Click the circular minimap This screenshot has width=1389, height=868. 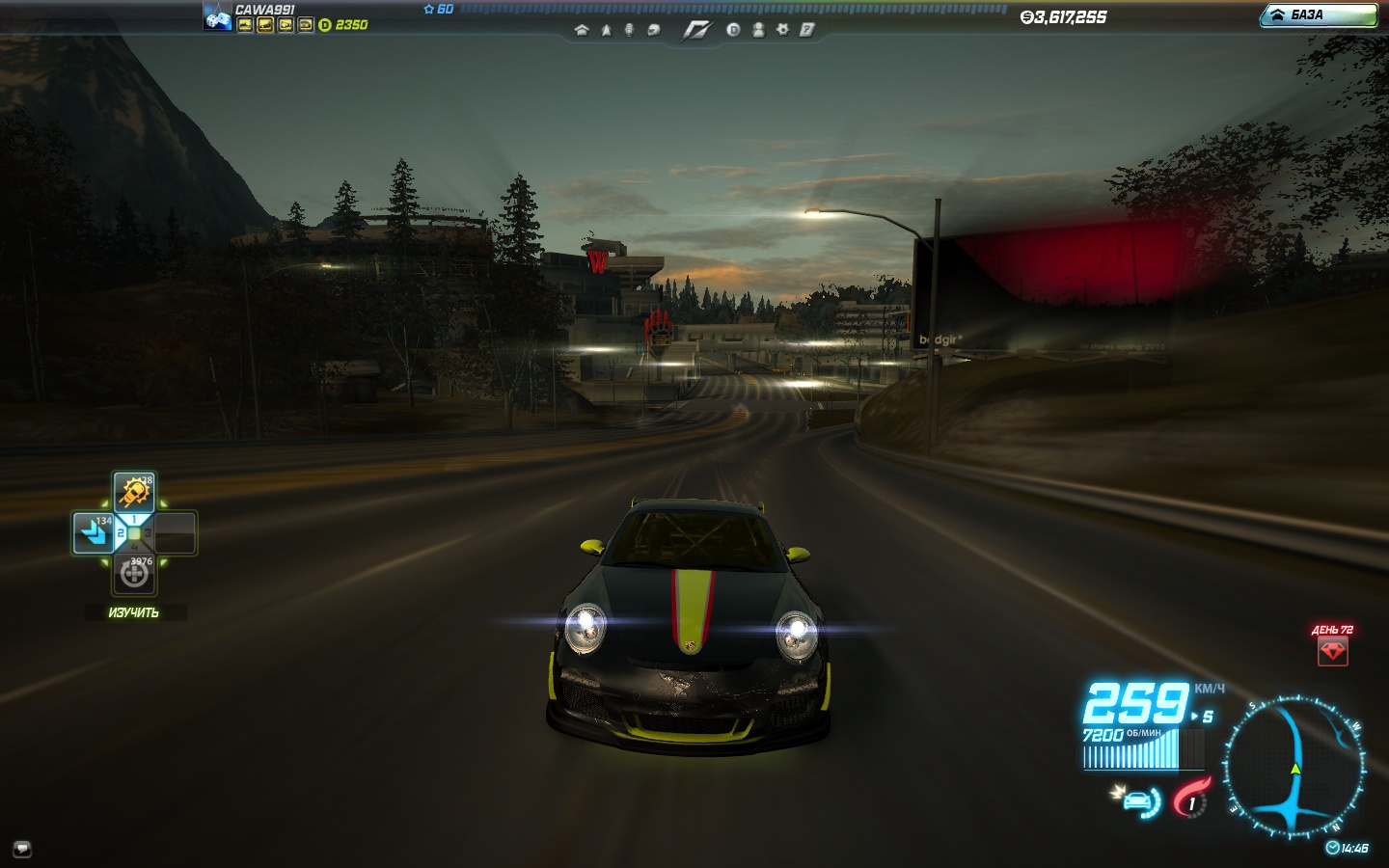[x=1294, y=767]
